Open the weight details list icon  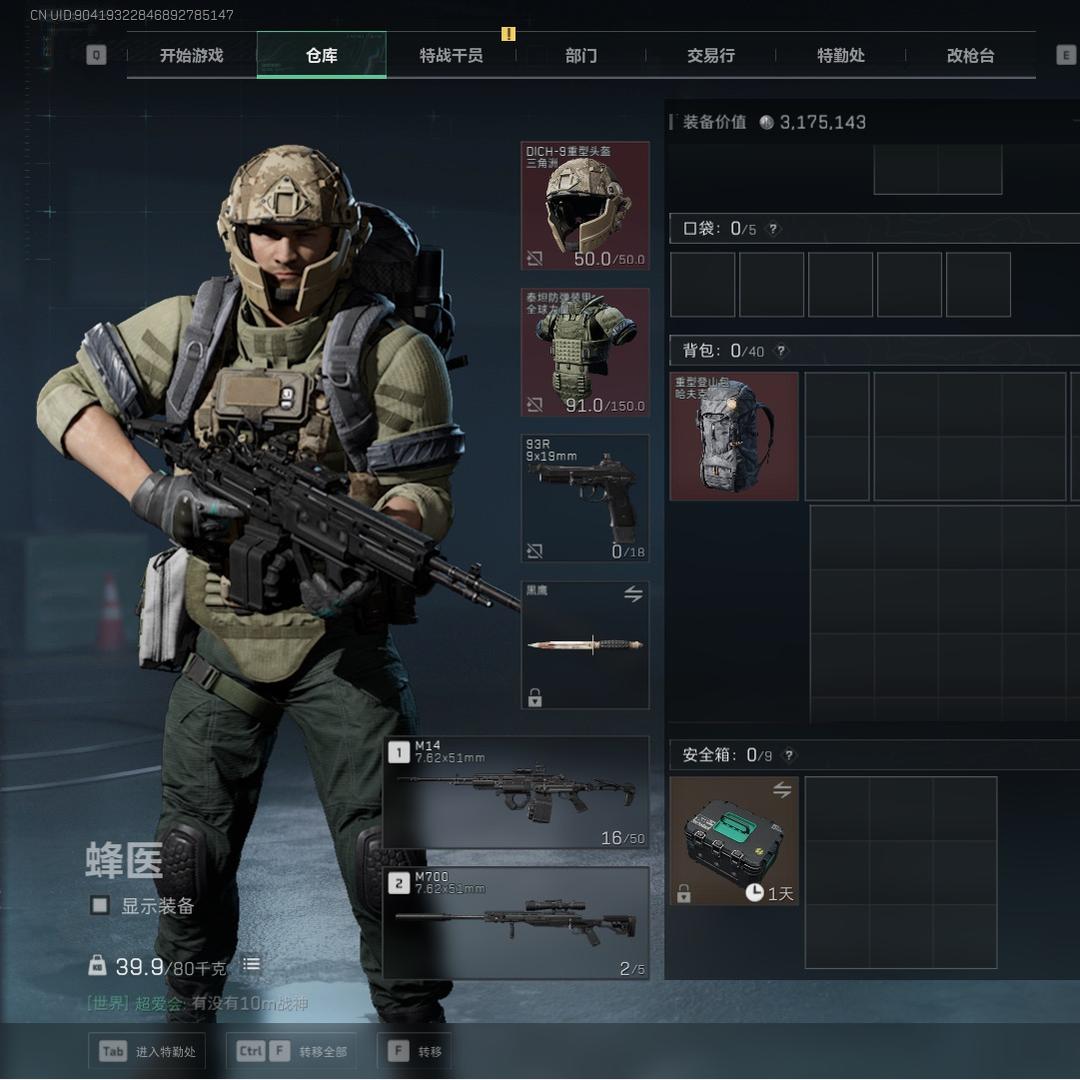click(x=251, y=965)
